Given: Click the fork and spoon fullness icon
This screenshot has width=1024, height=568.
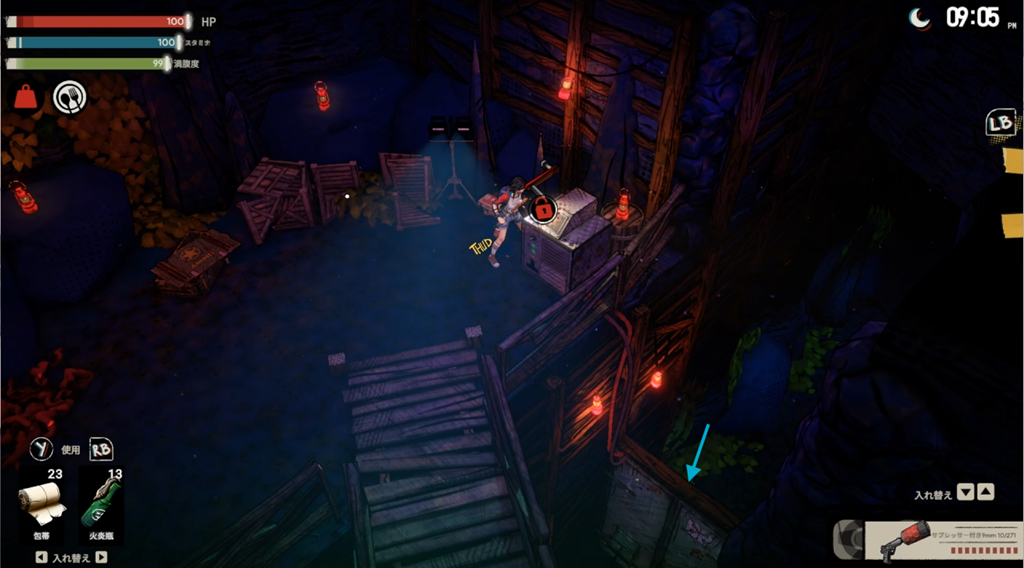Looking at the screenshot, I should click(x=69, y=97).
